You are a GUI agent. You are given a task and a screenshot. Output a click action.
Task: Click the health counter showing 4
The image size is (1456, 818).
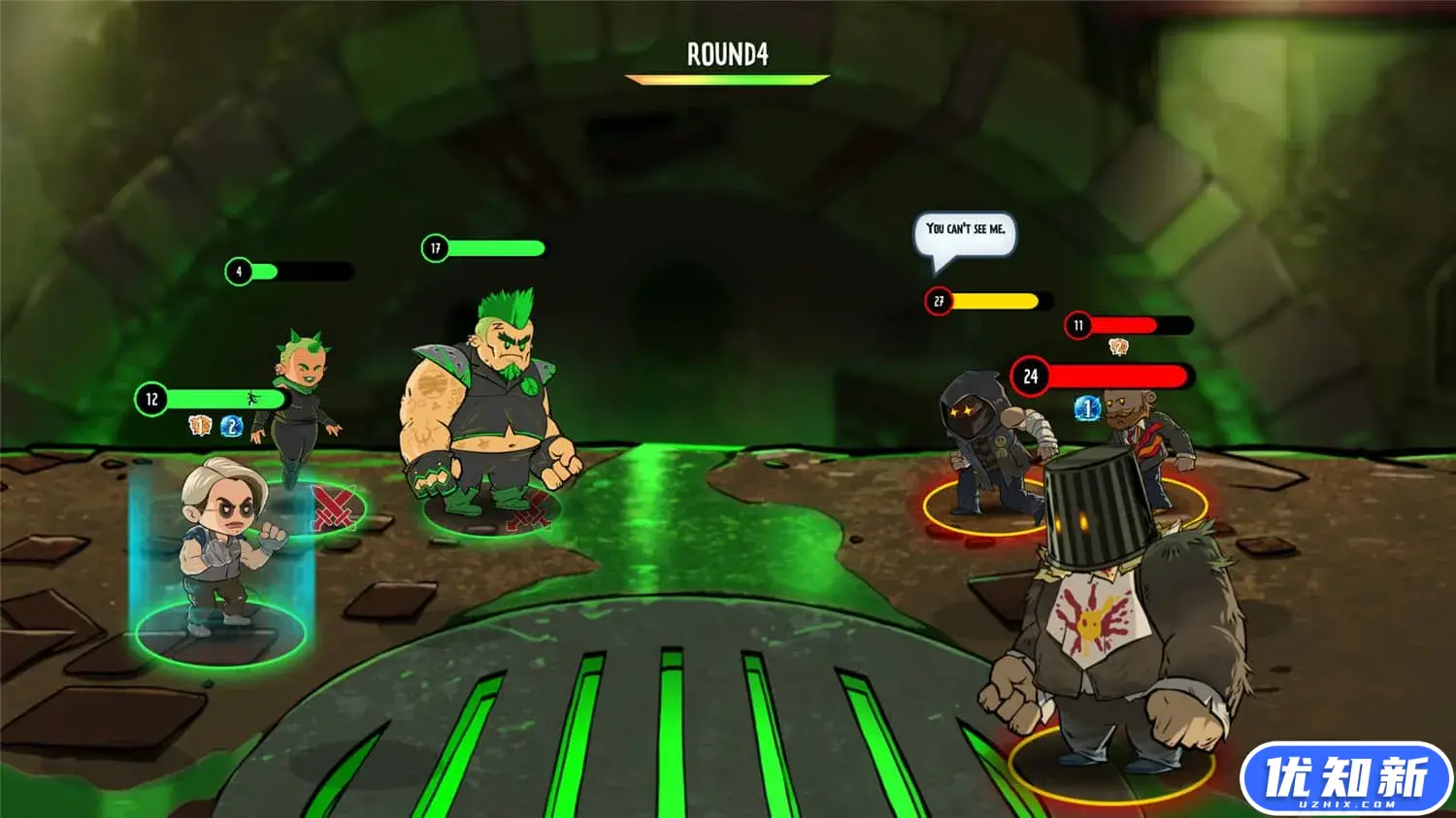pyautogui.click(x=236, y=270)
